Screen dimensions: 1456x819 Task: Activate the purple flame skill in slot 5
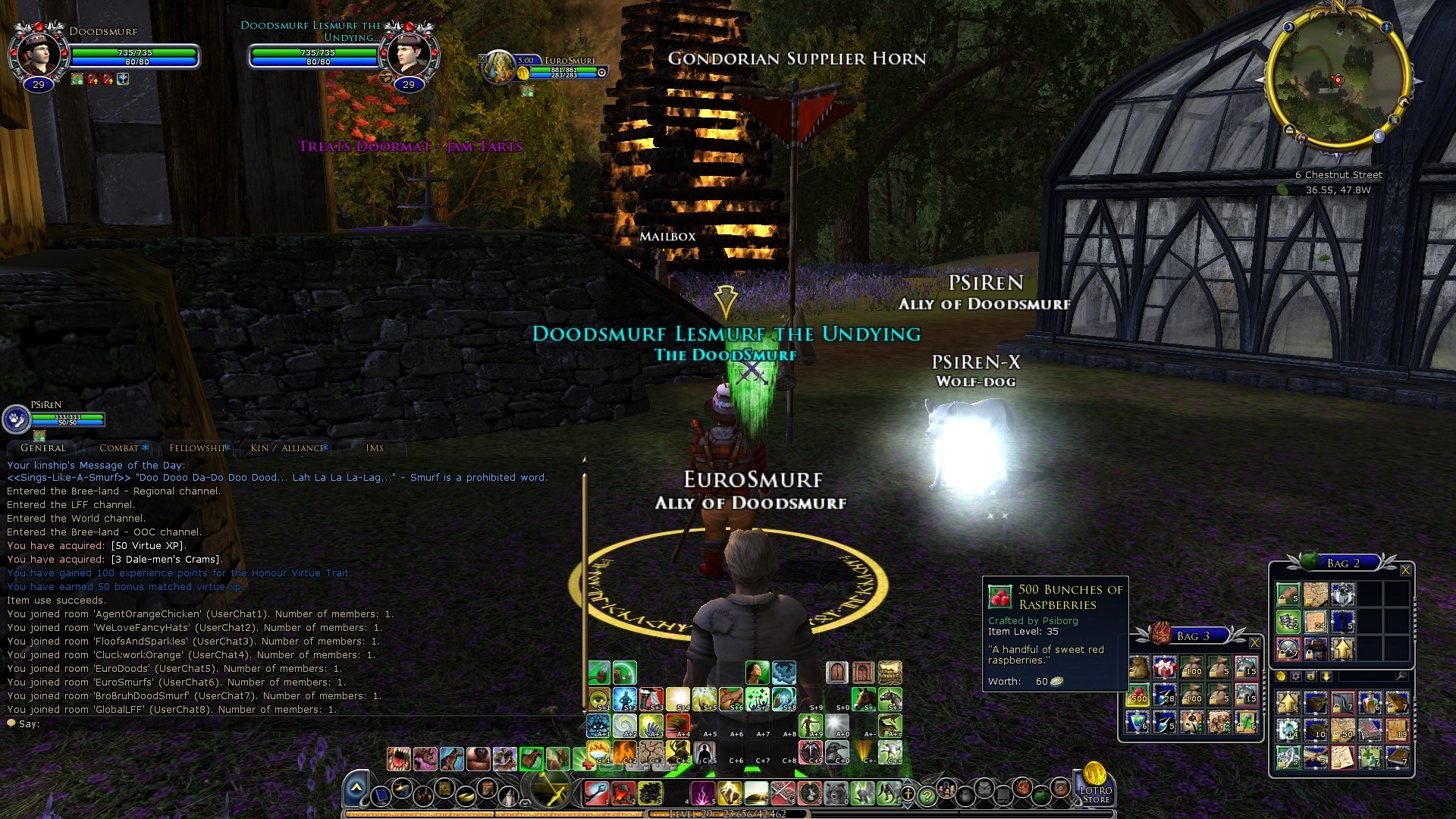pyautogui.click(x=702, y=793)
